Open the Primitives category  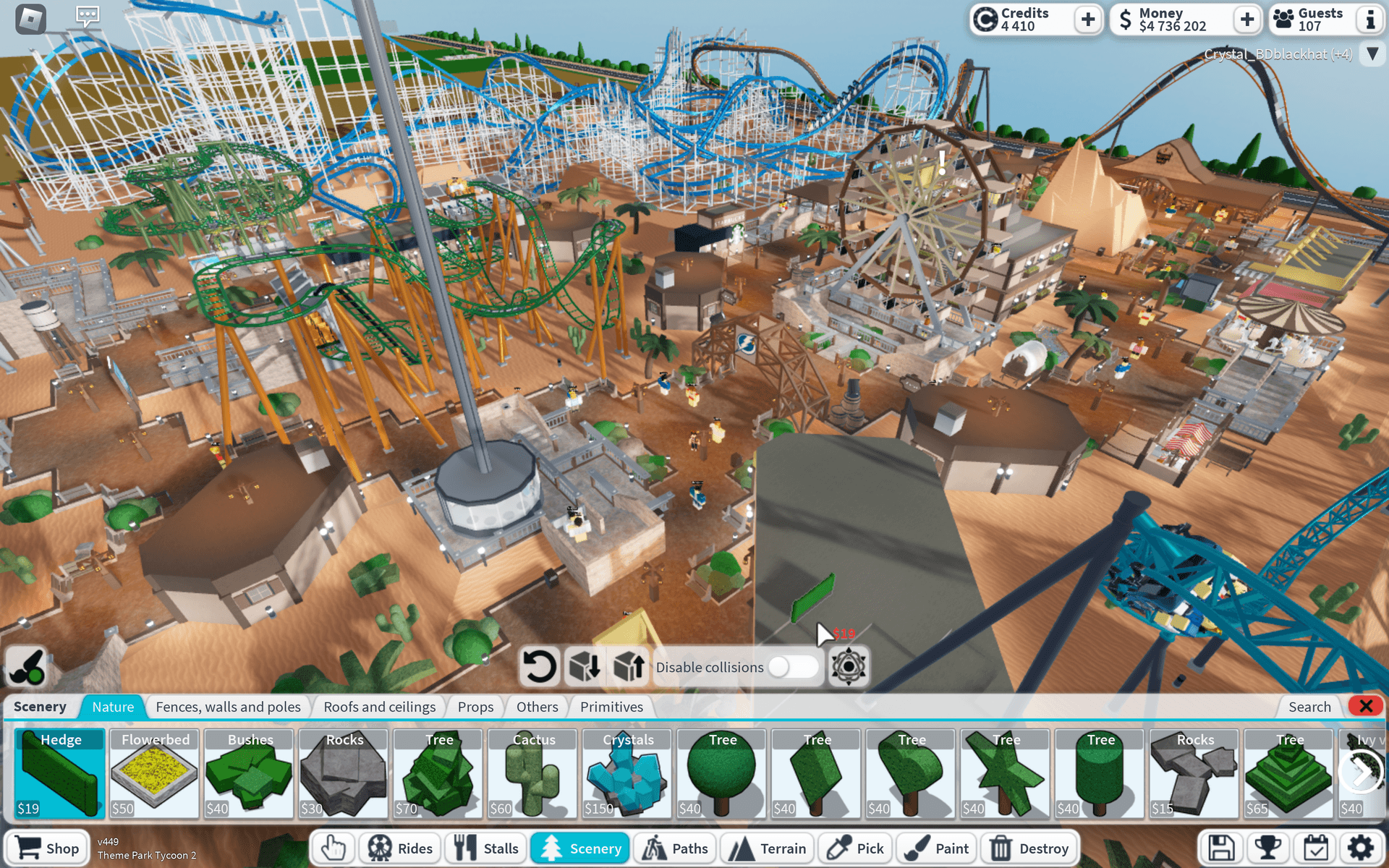pos(611,707)
